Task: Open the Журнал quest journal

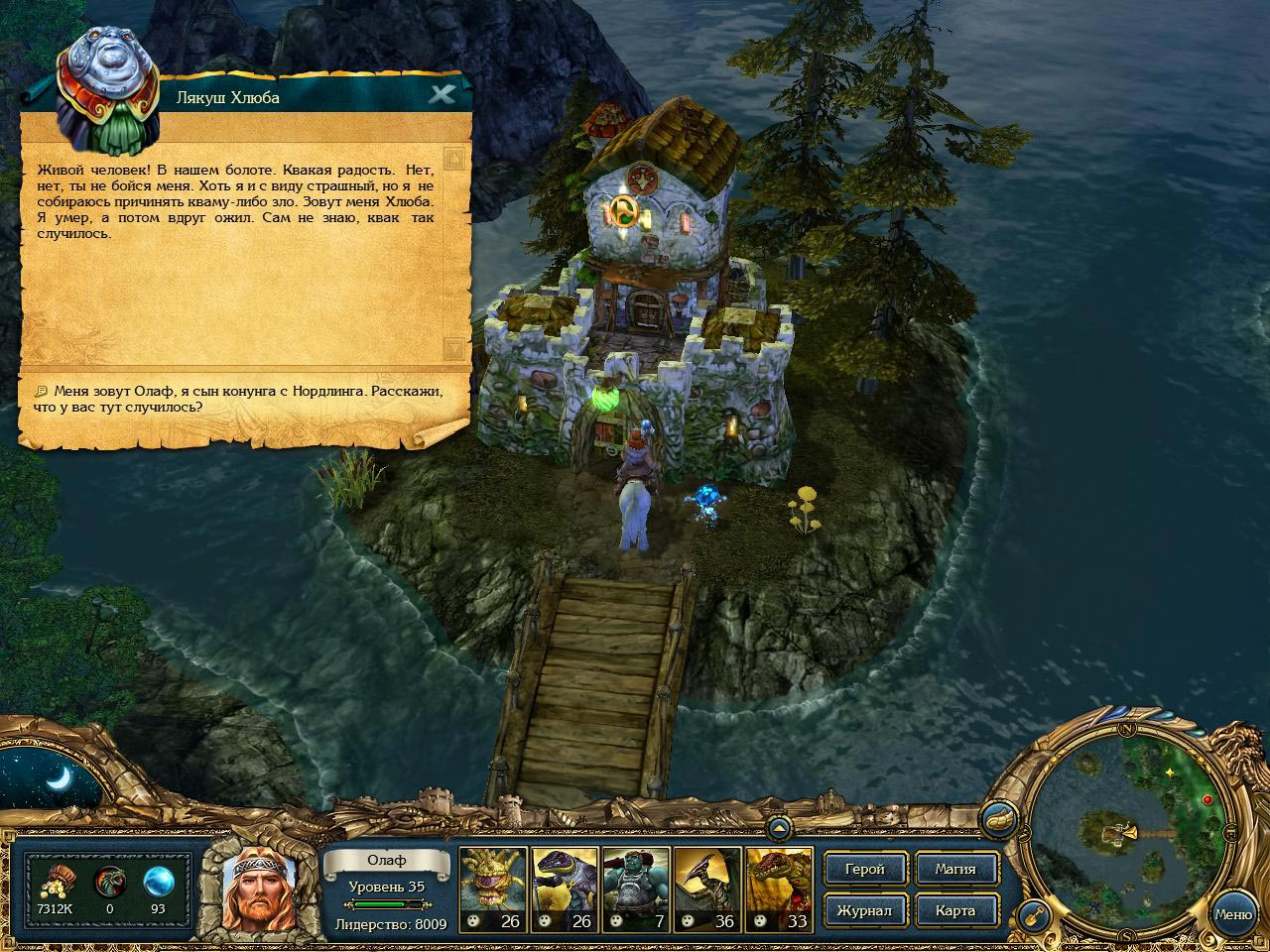Action: pyautogui.click(x=864, y=910)
